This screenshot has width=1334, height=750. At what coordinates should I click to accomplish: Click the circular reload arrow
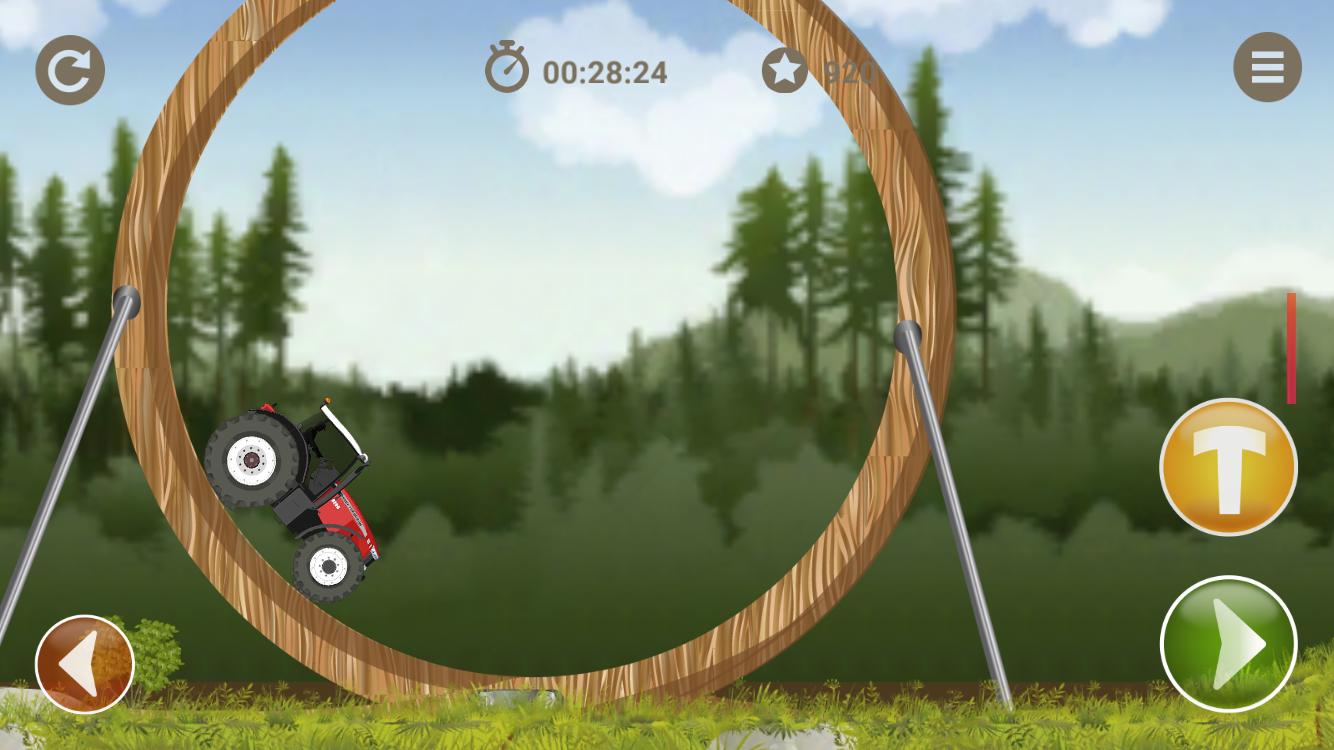pos(69,67)
